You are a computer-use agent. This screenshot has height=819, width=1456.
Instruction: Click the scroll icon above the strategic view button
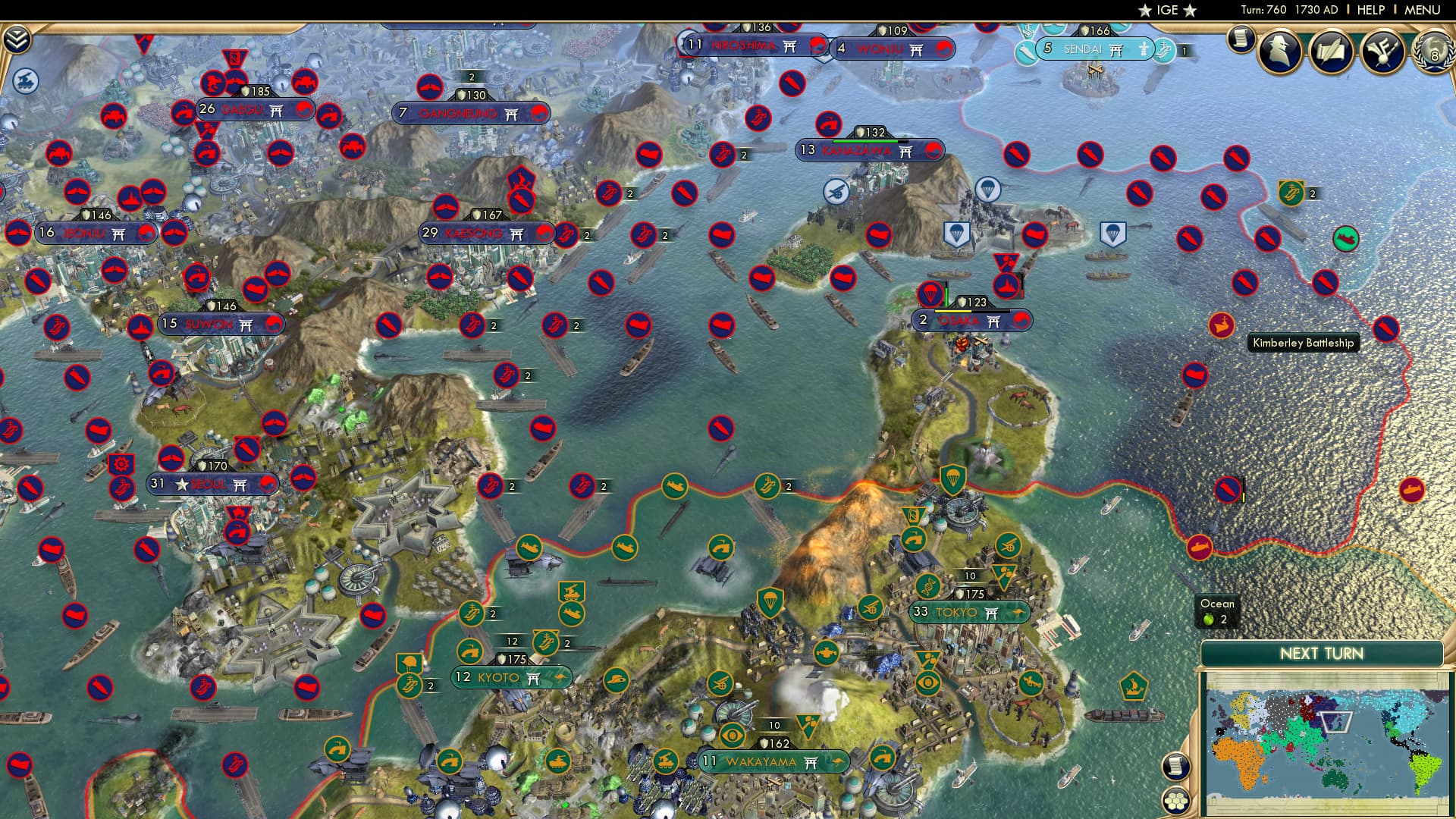coord(1176,767)
